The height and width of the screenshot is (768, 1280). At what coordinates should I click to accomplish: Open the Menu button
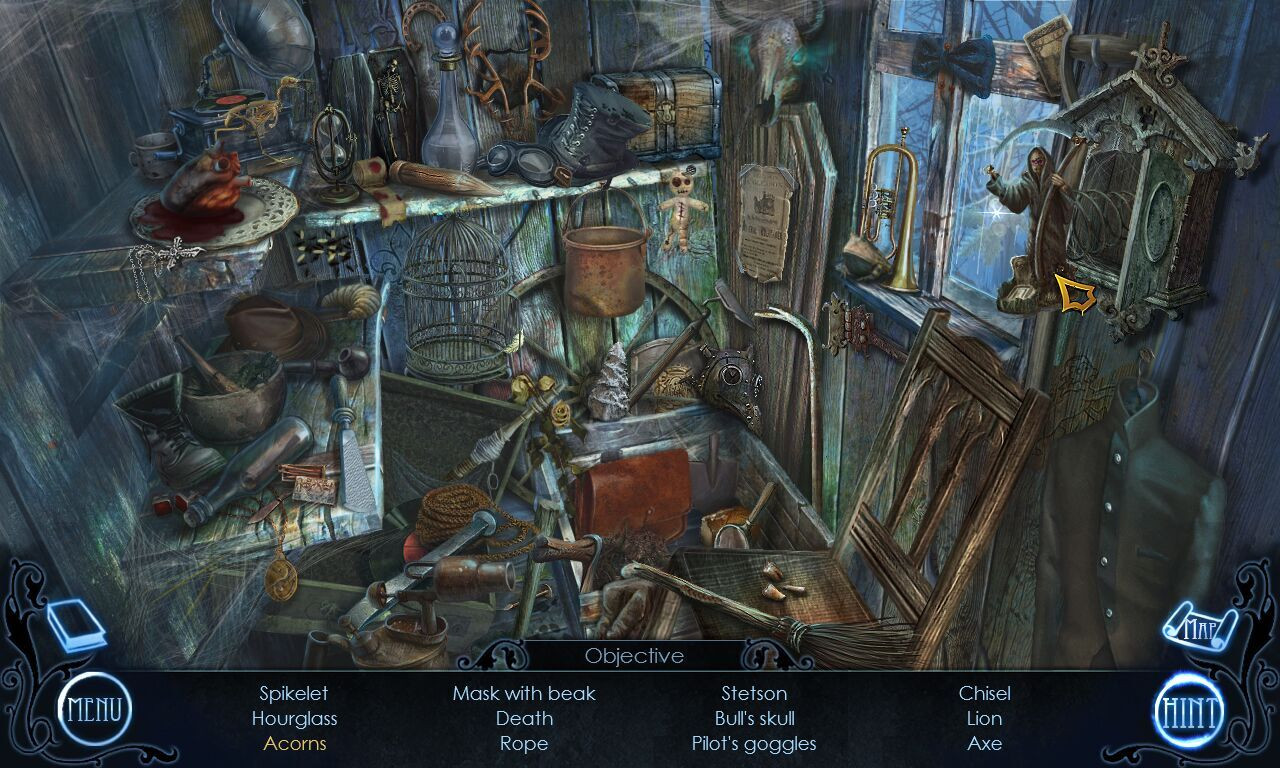tap(94, 709)
